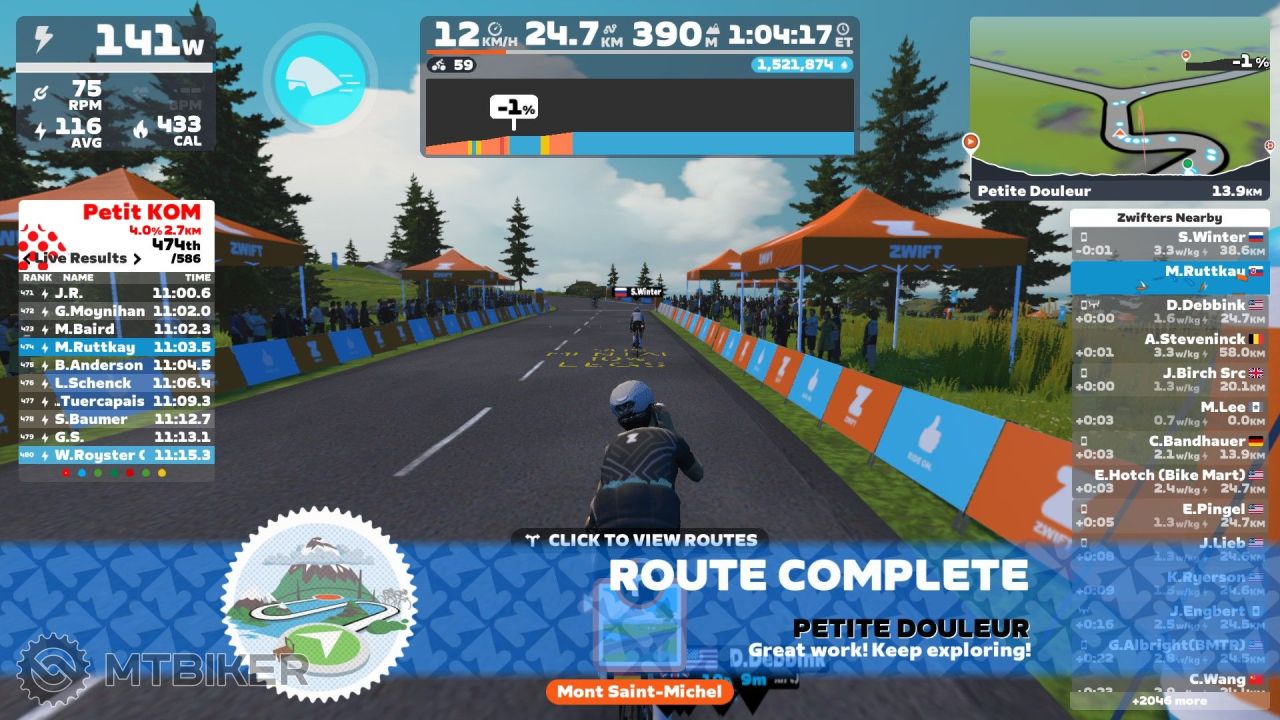Select S.Winter in Zwifters Nearby list
This screenshot has width=1280, height=720.
pyautogui.click(x=1169, y=243)
